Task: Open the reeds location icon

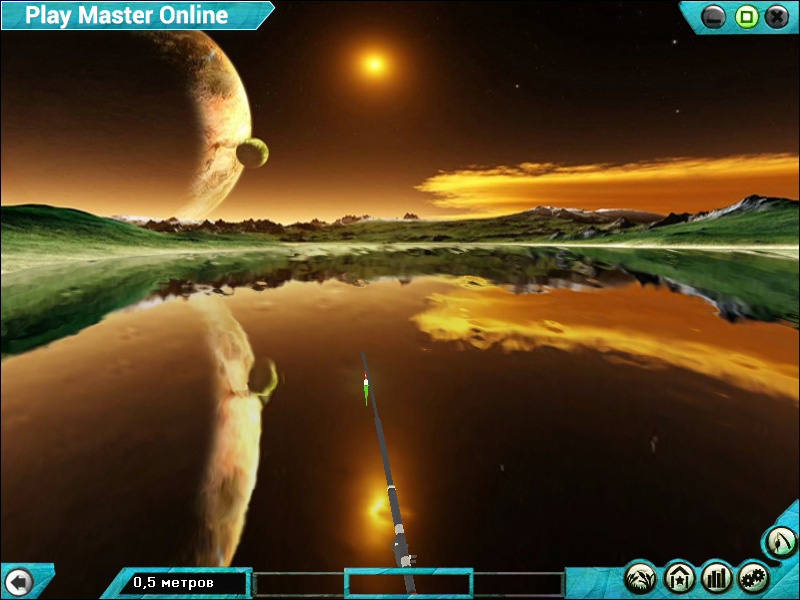Action: pyautogui.click(x=641, y=577)
